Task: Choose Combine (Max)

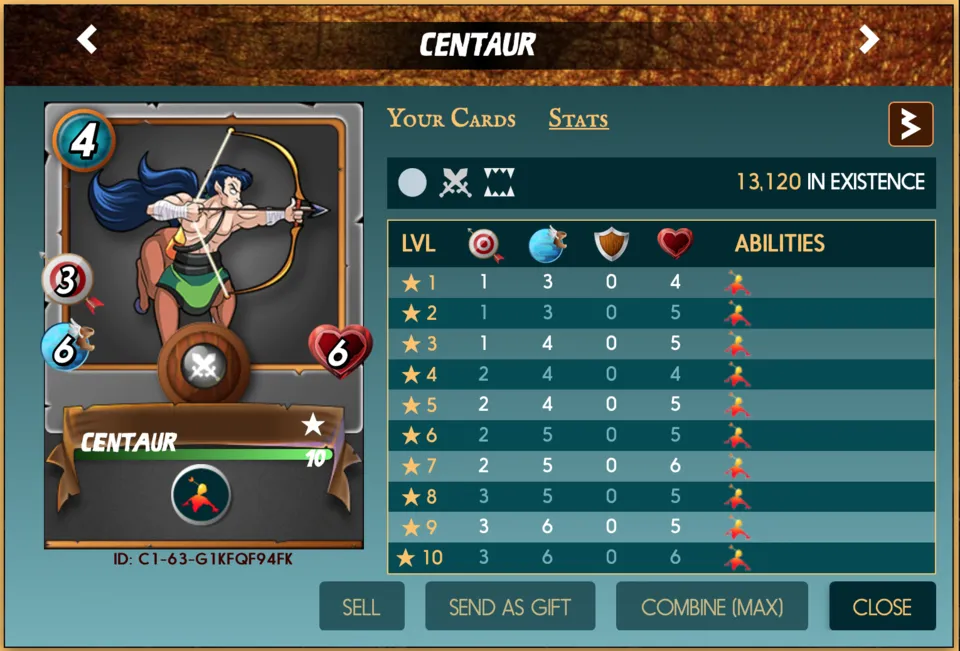Action: (x=711, y=607)
